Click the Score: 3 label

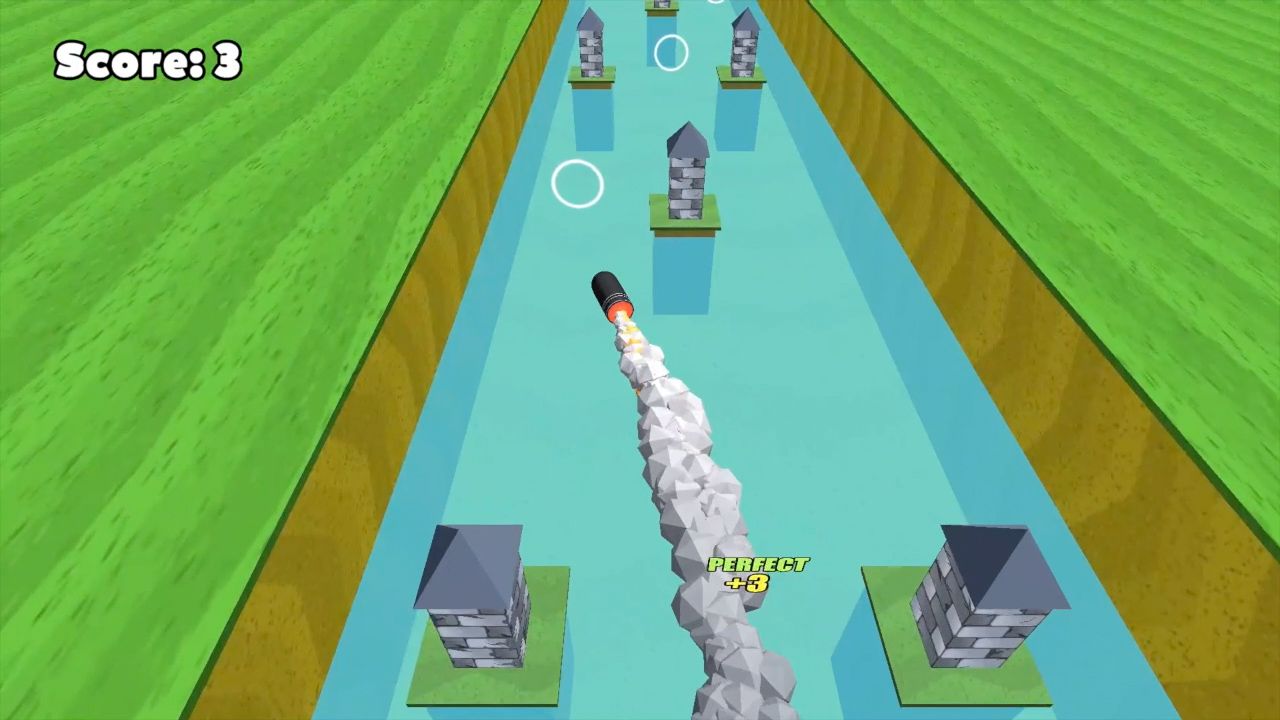146,60
